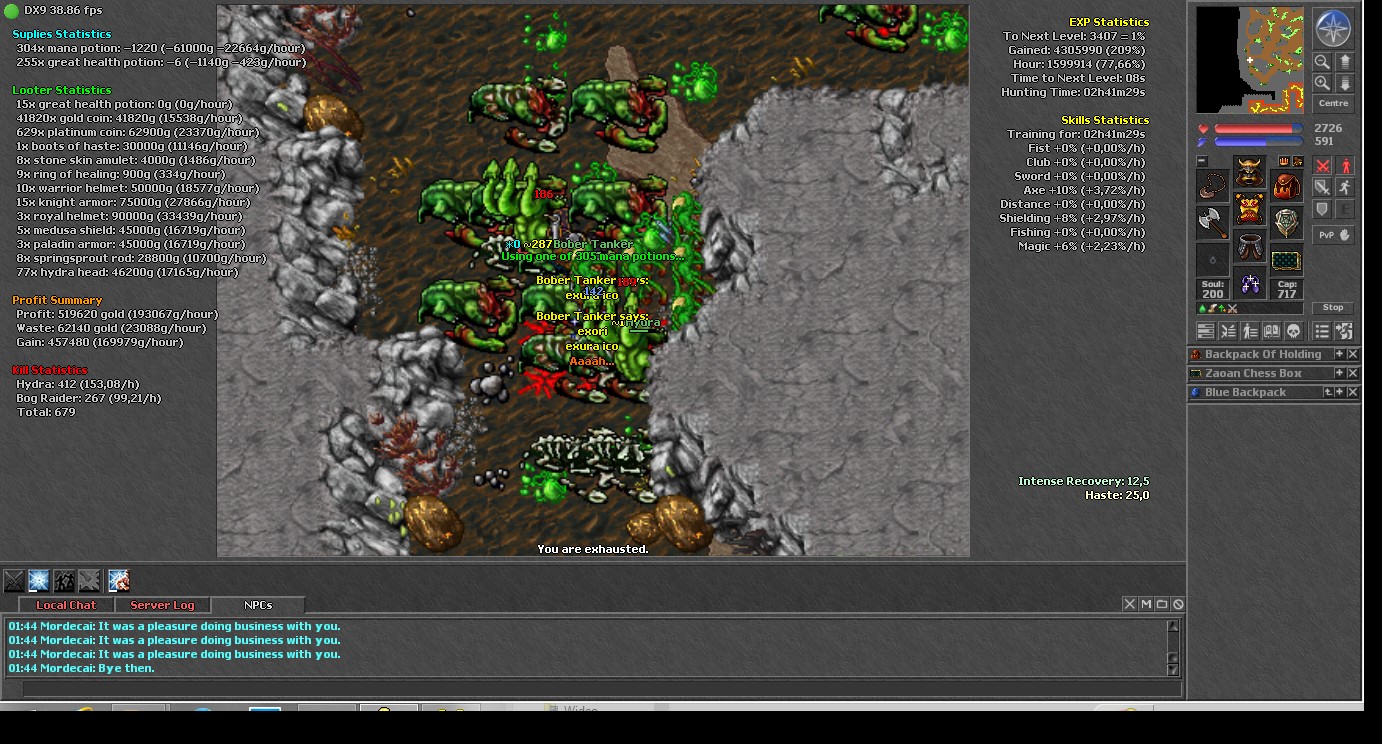Zoom in the minimap with the plus magnifier

coord(1323,84)
